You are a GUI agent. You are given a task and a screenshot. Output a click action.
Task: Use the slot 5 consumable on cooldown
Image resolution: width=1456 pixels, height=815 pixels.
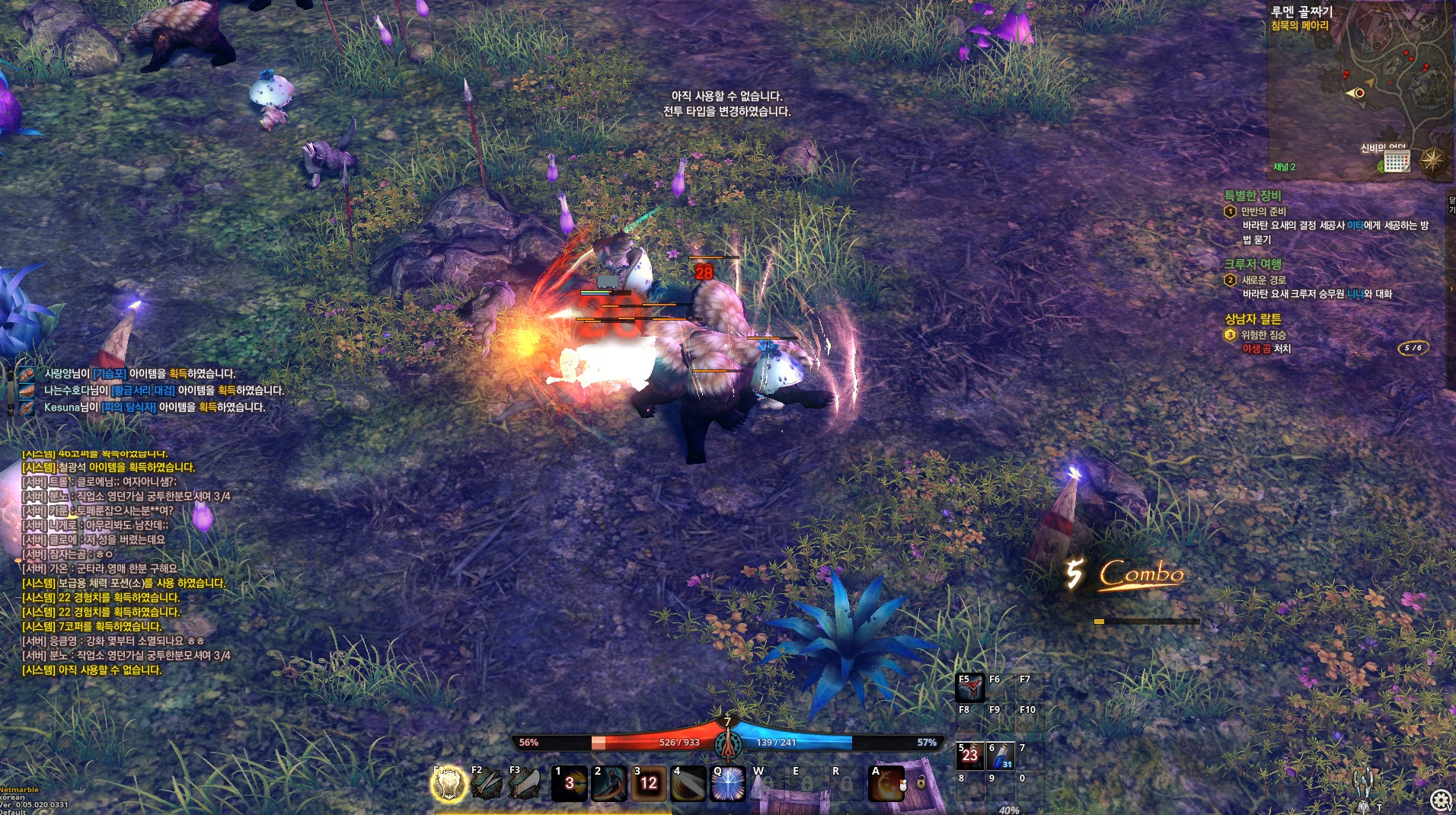pyautogui.click(x=970, y=756)
